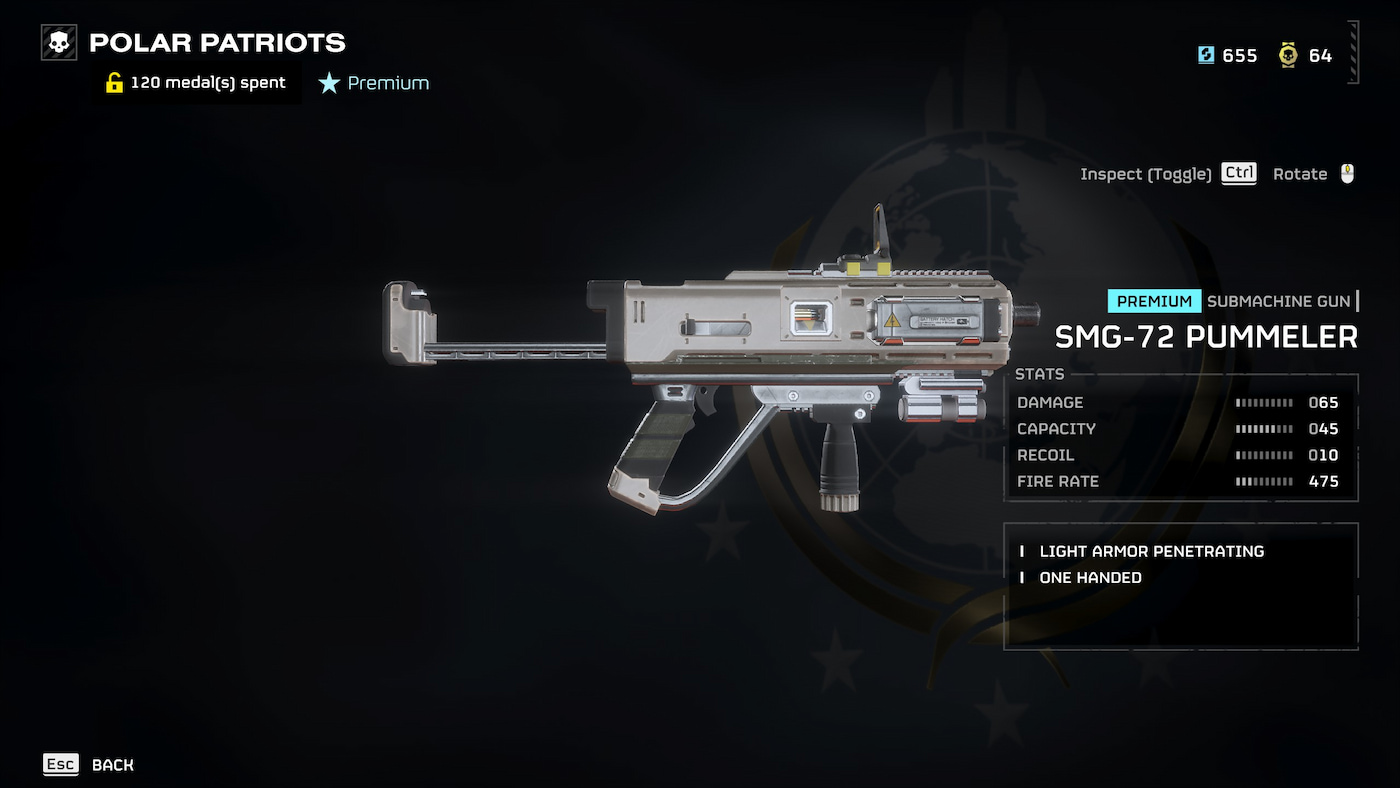Image resolution: width=1400 pixels, height=788 pixels.
Task: Click the padlock icon on the medals spent badge
Action: 113,82
